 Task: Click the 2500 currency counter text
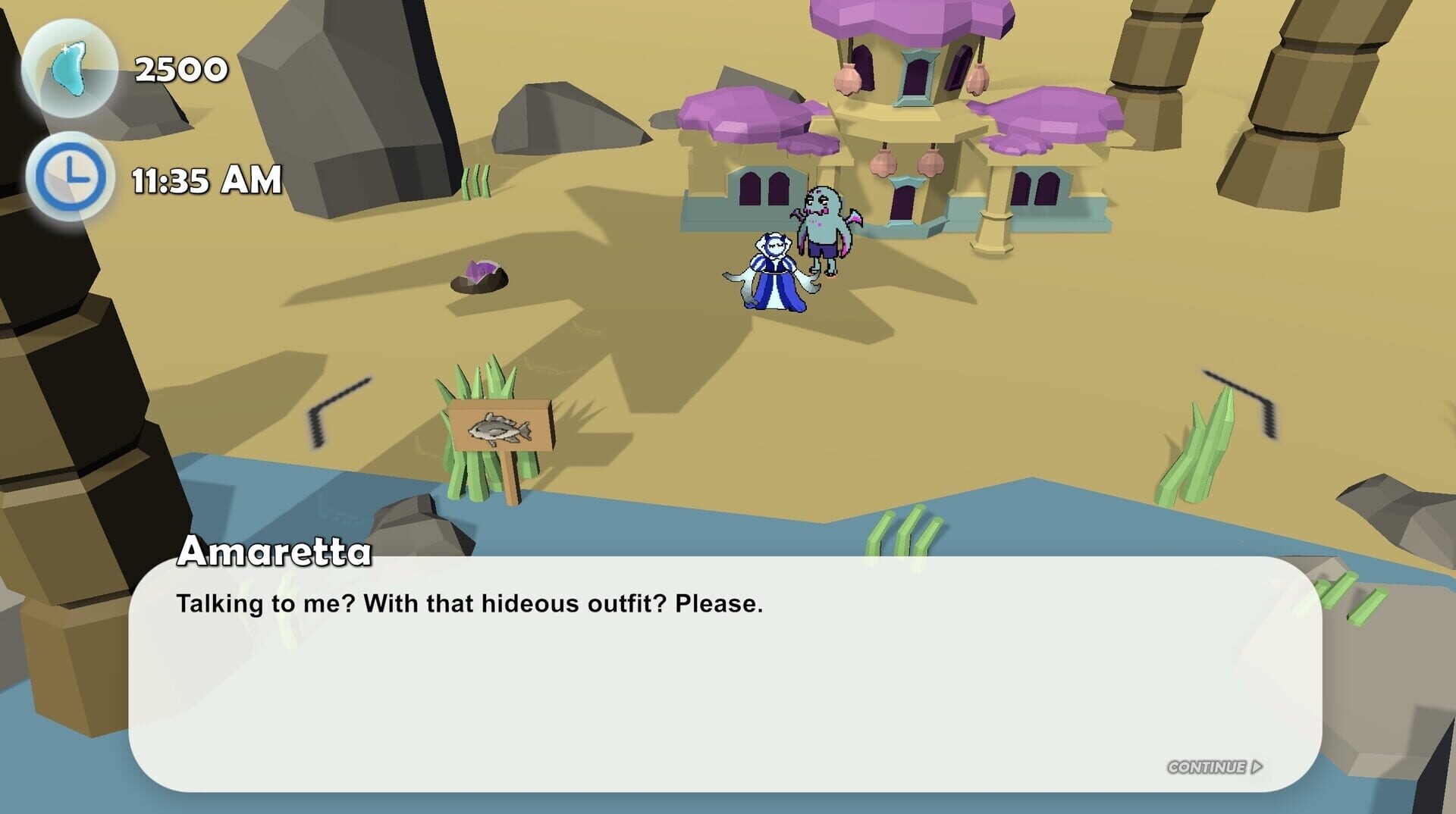[179, 70]
